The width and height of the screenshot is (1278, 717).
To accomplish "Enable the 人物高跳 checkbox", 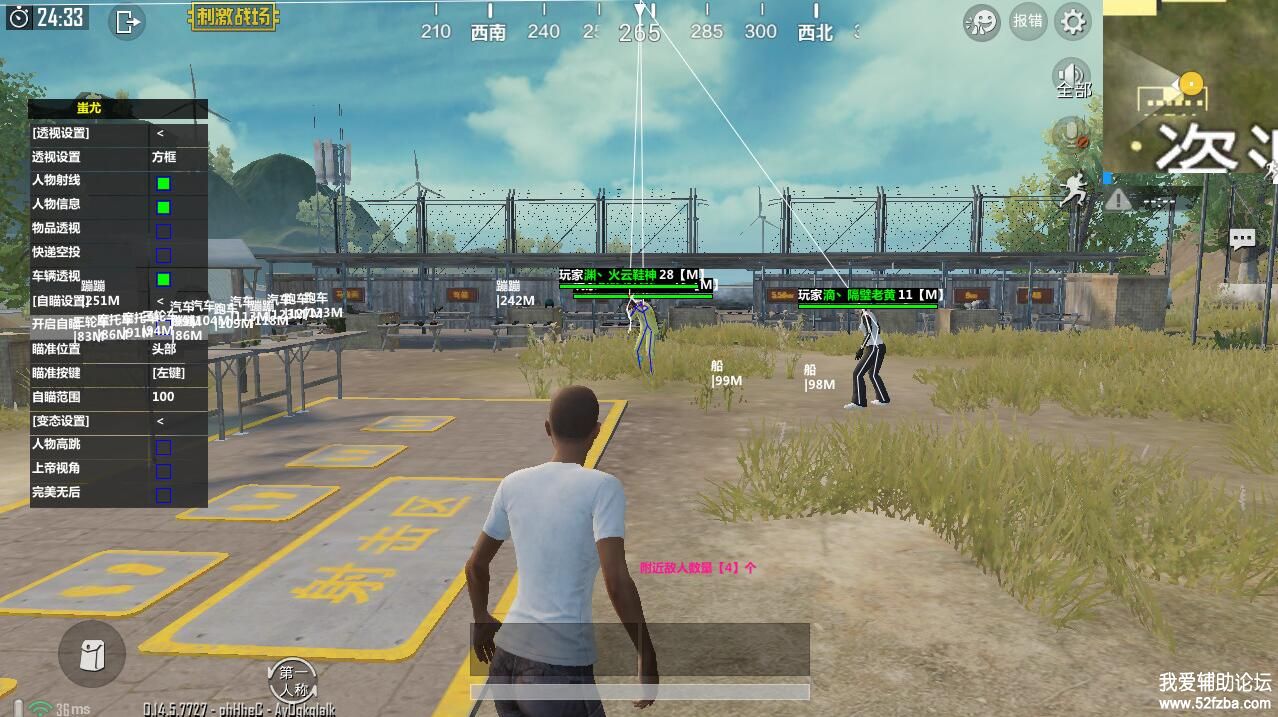I will [x=163, y=447].
